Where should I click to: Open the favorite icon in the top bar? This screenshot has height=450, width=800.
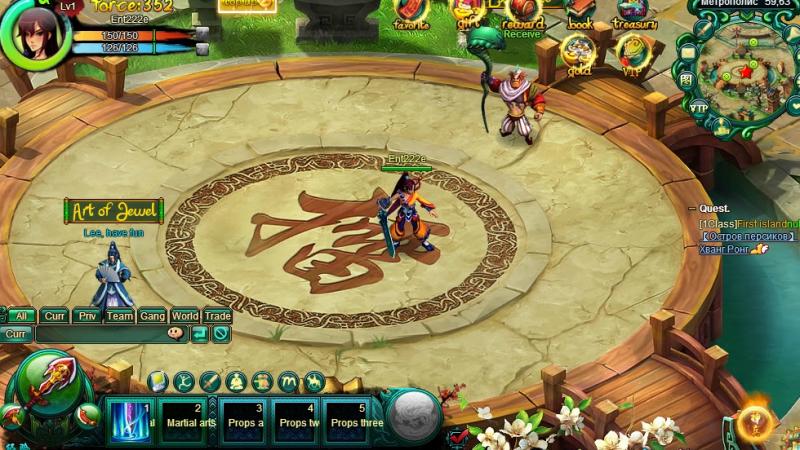tap(411, 12)
